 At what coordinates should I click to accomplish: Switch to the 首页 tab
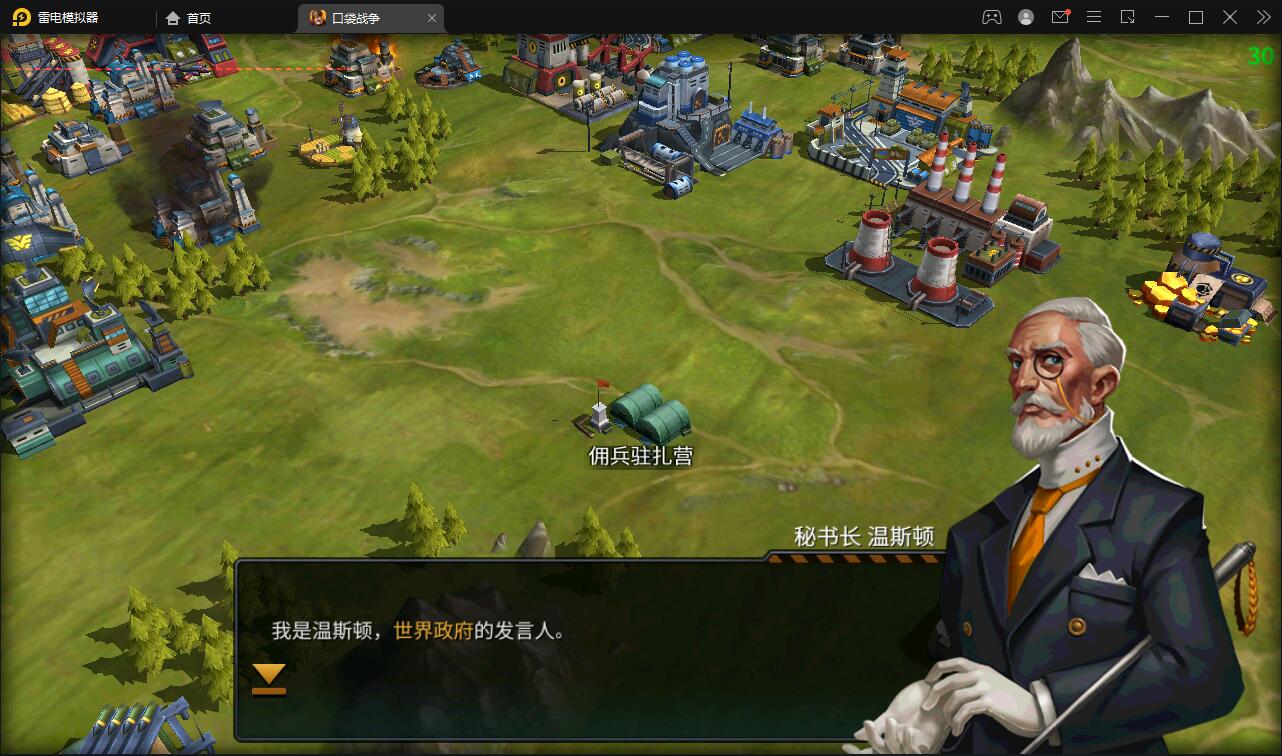click(197, 17)
